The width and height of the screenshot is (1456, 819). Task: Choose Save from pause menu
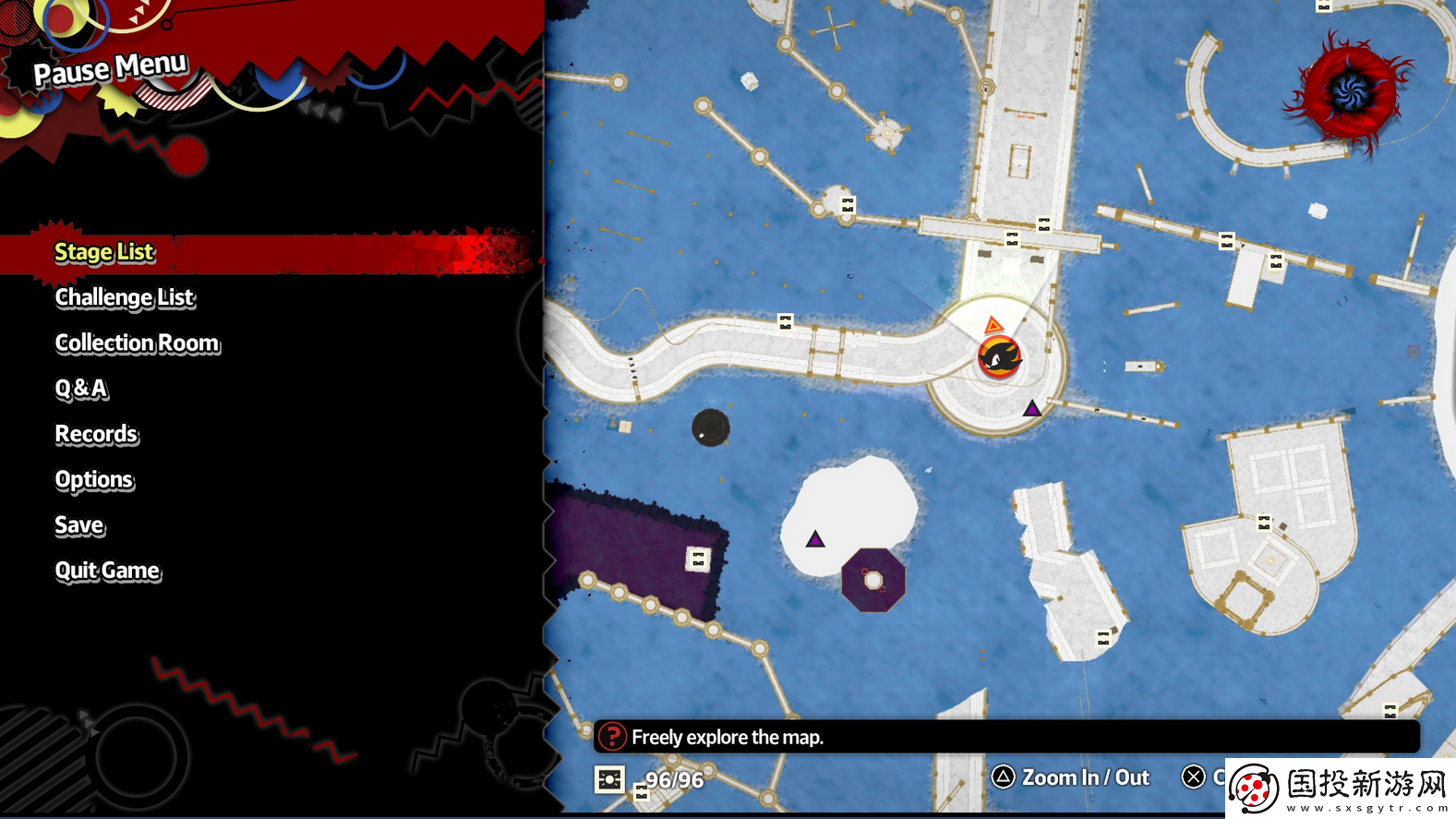point(79,525)
